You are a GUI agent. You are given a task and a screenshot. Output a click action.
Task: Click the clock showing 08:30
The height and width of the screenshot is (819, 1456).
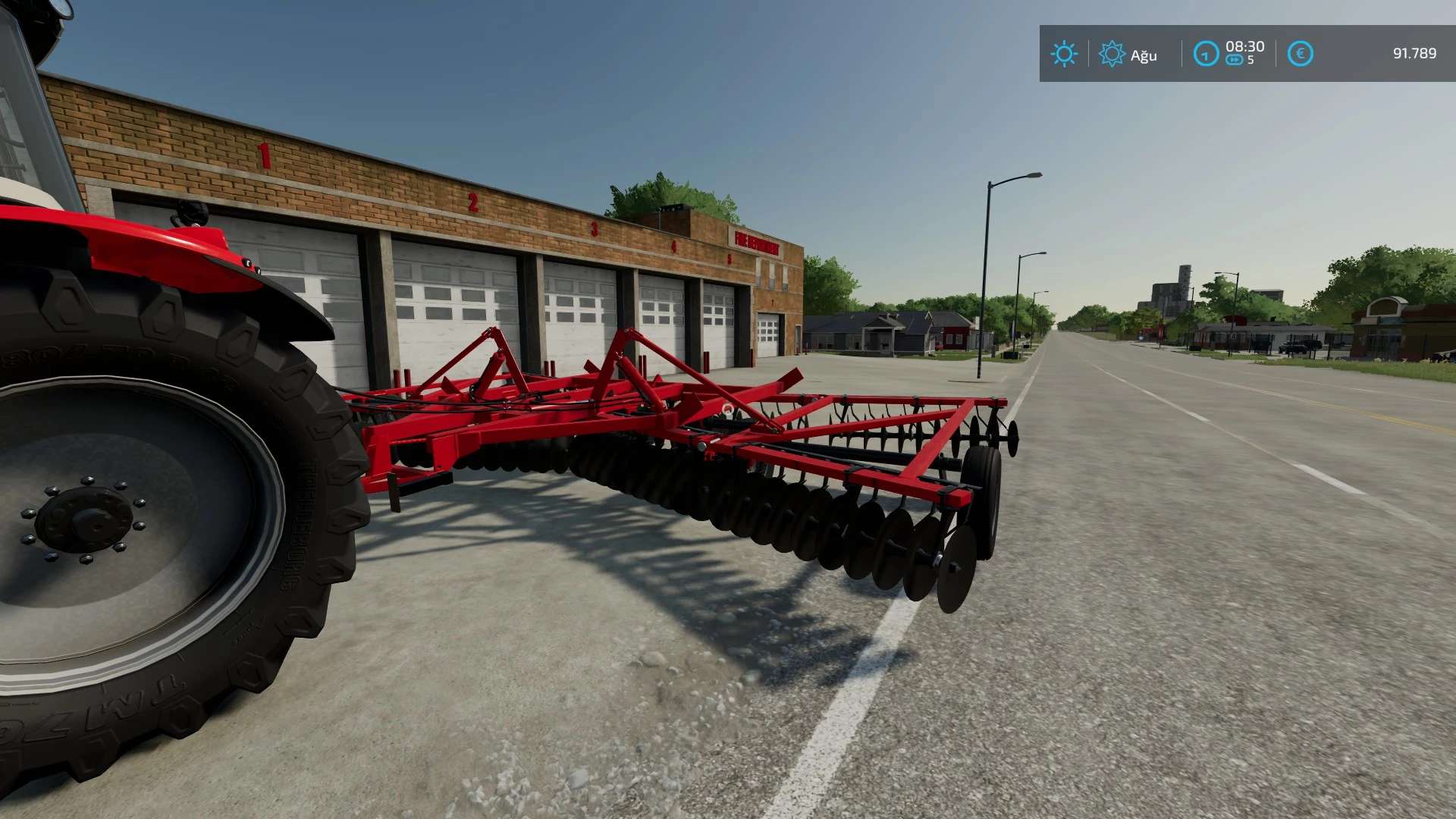1246,46
